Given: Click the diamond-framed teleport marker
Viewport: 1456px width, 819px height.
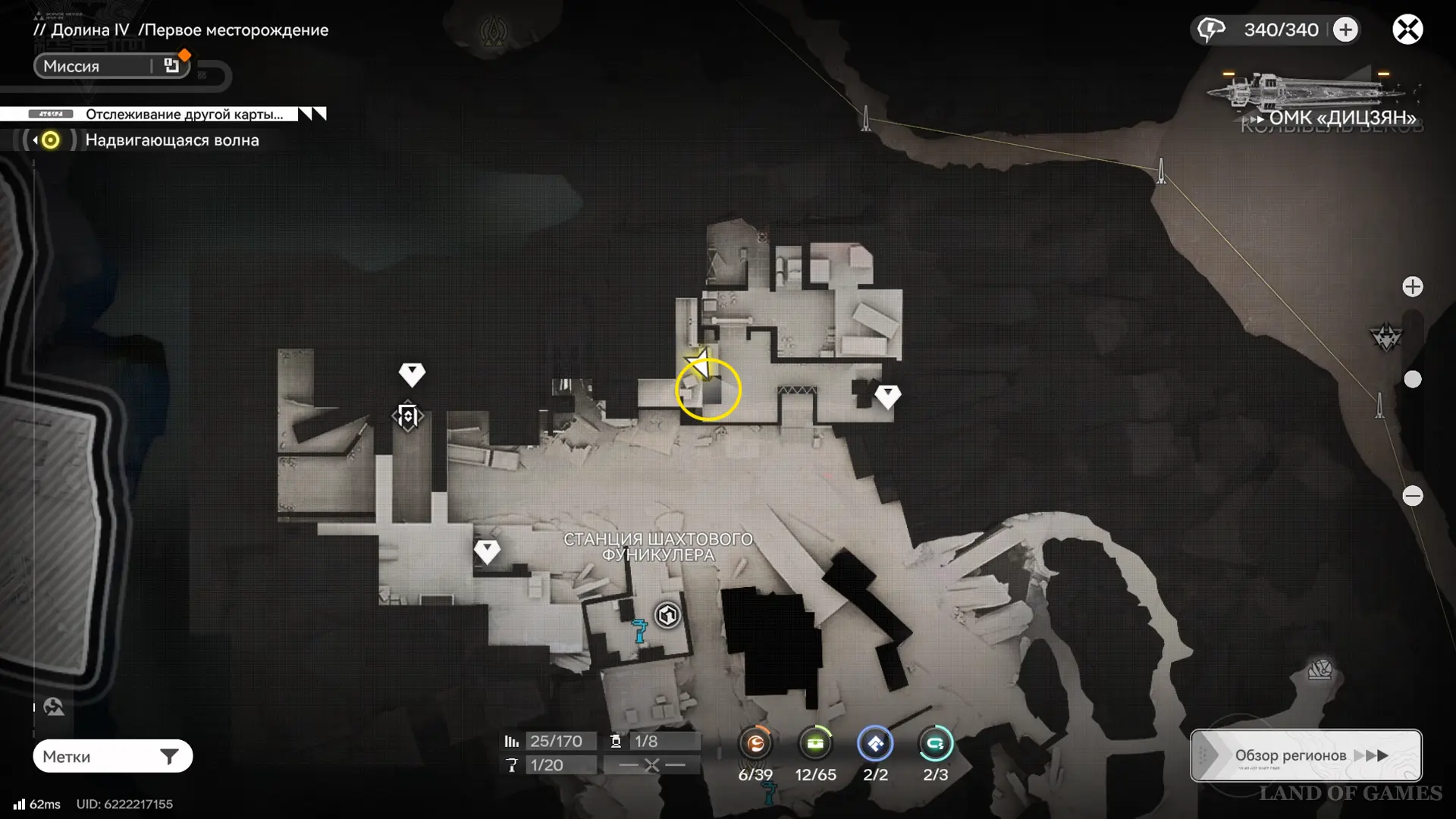Looking at the screenshot, I should (x=408, y=416).
